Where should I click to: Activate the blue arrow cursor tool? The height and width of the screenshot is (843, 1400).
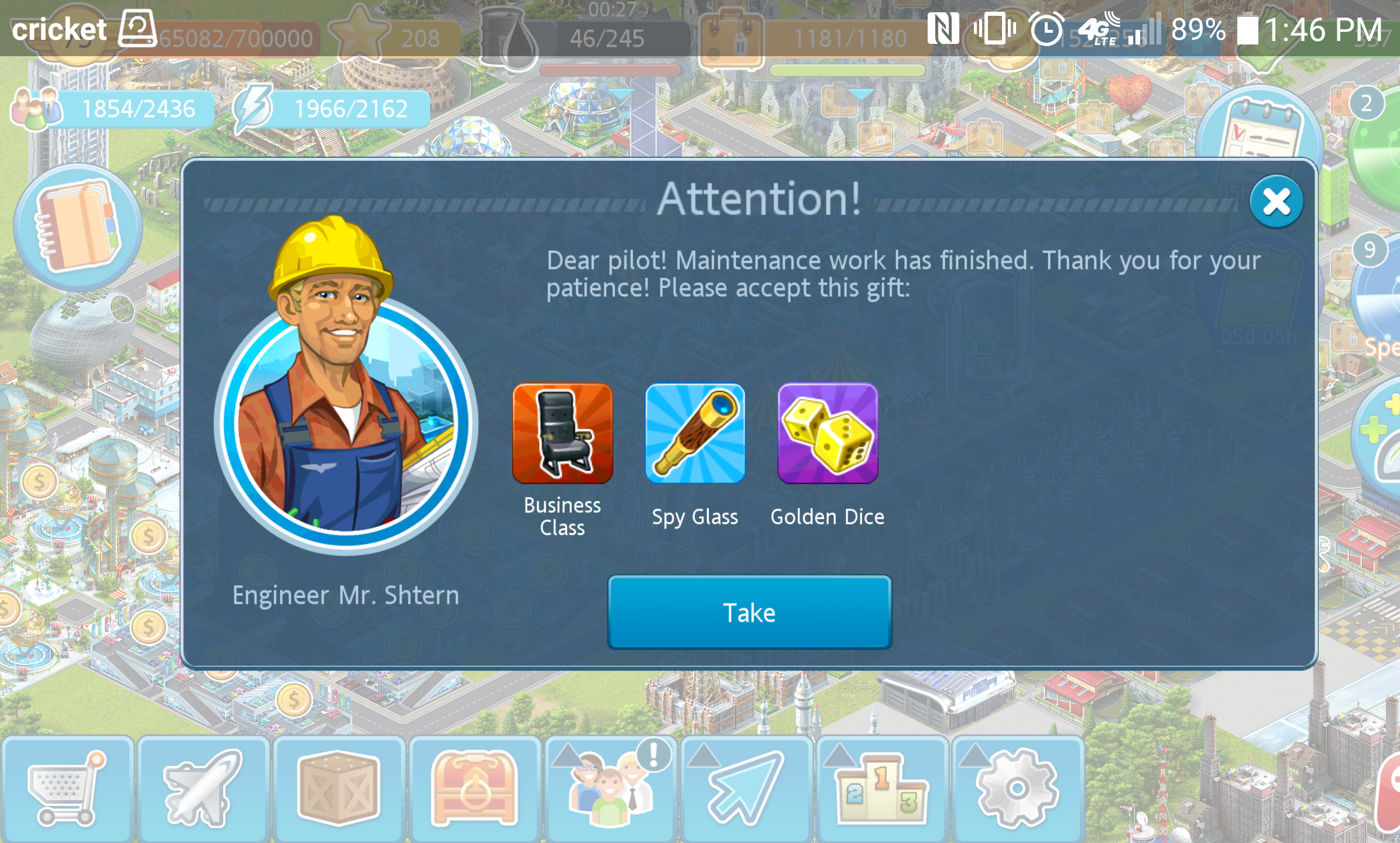point(746,788)
